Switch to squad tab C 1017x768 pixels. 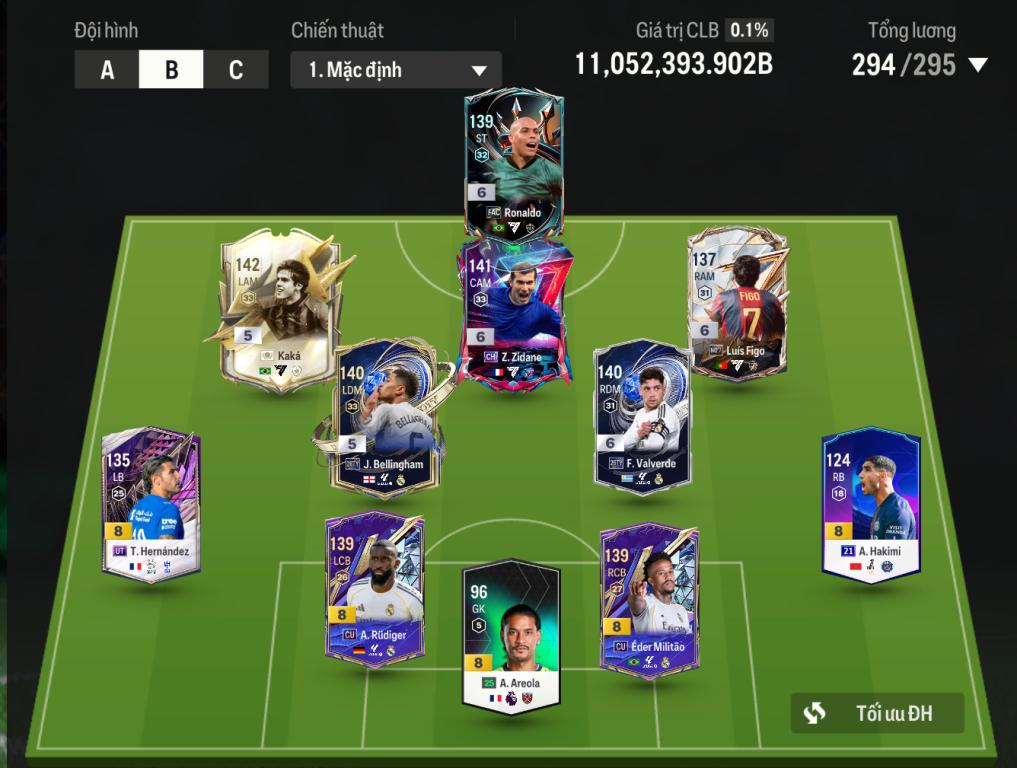tap(236, 70)
